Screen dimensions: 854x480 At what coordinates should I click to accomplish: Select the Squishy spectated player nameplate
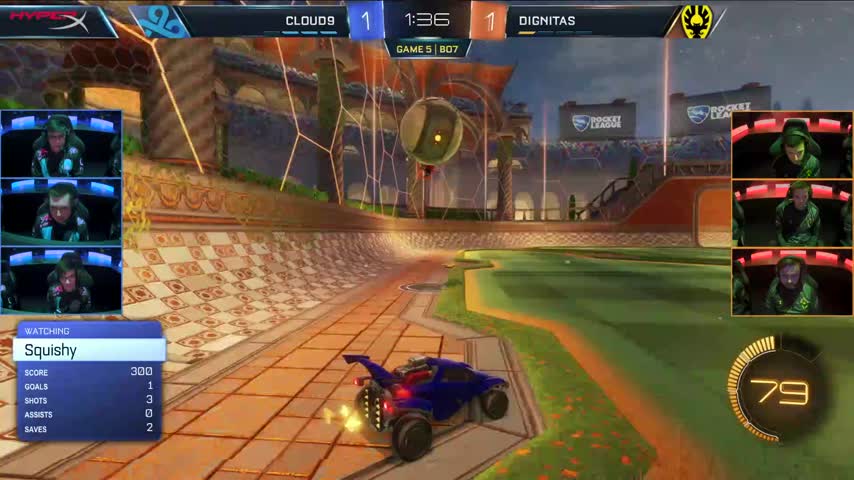click(88, 351)
